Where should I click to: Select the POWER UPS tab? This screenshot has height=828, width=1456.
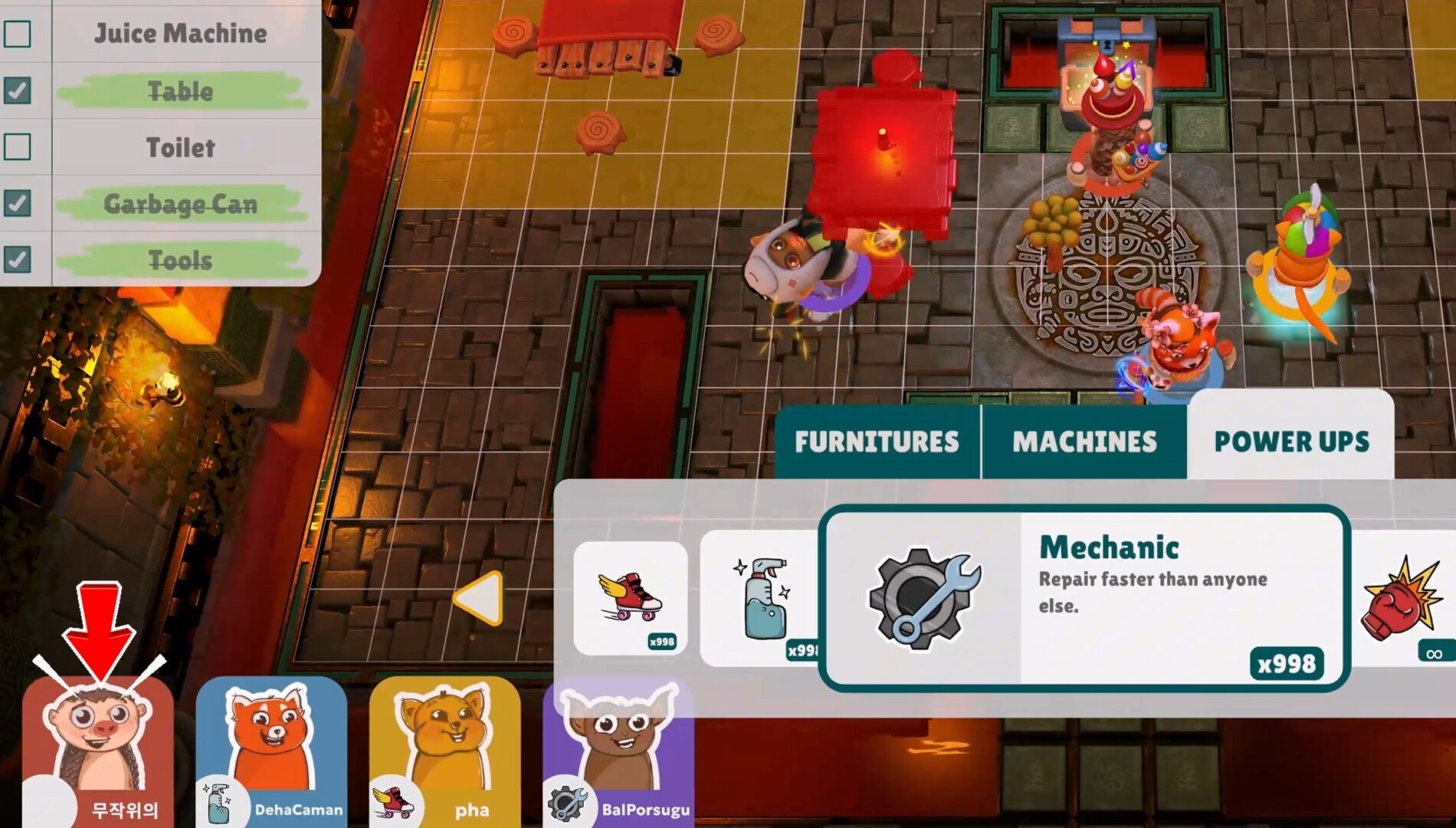point(1291,441)
